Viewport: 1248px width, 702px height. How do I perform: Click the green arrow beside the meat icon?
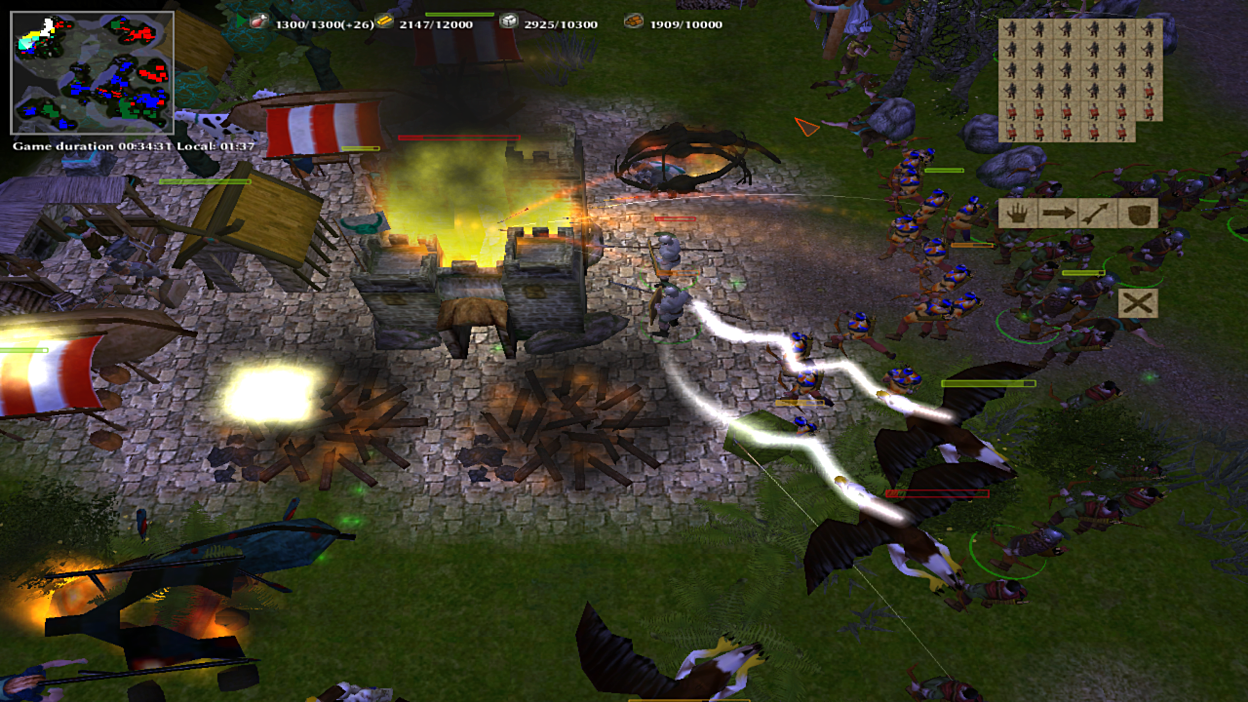(x=242, y=21)
